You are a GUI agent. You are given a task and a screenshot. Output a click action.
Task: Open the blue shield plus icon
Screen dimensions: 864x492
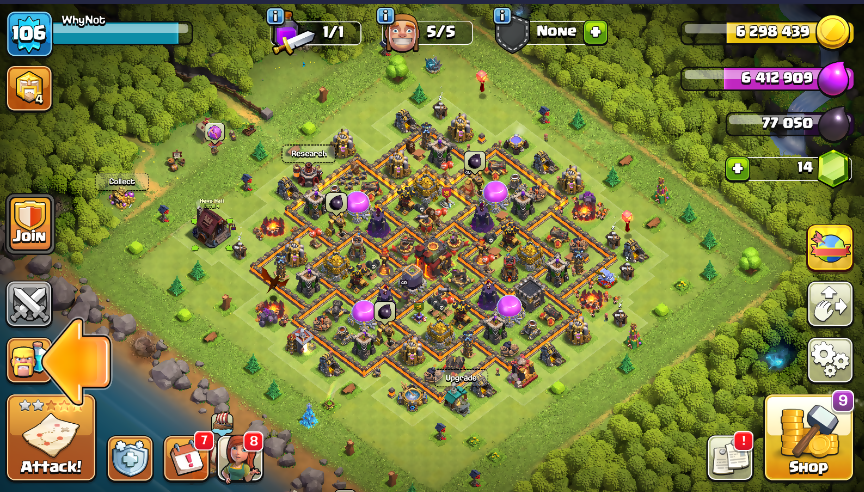(x=130, y=458)
